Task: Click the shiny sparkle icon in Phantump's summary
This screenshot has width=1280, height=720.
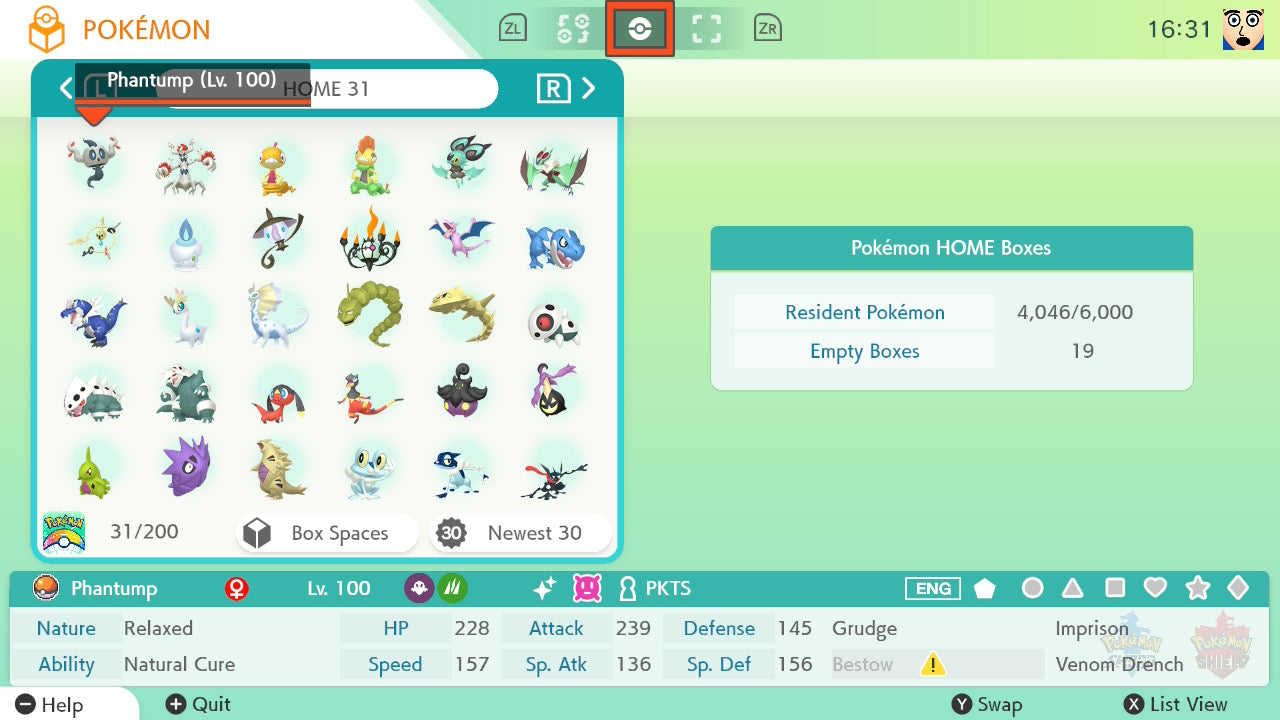Action: (541, 589)
